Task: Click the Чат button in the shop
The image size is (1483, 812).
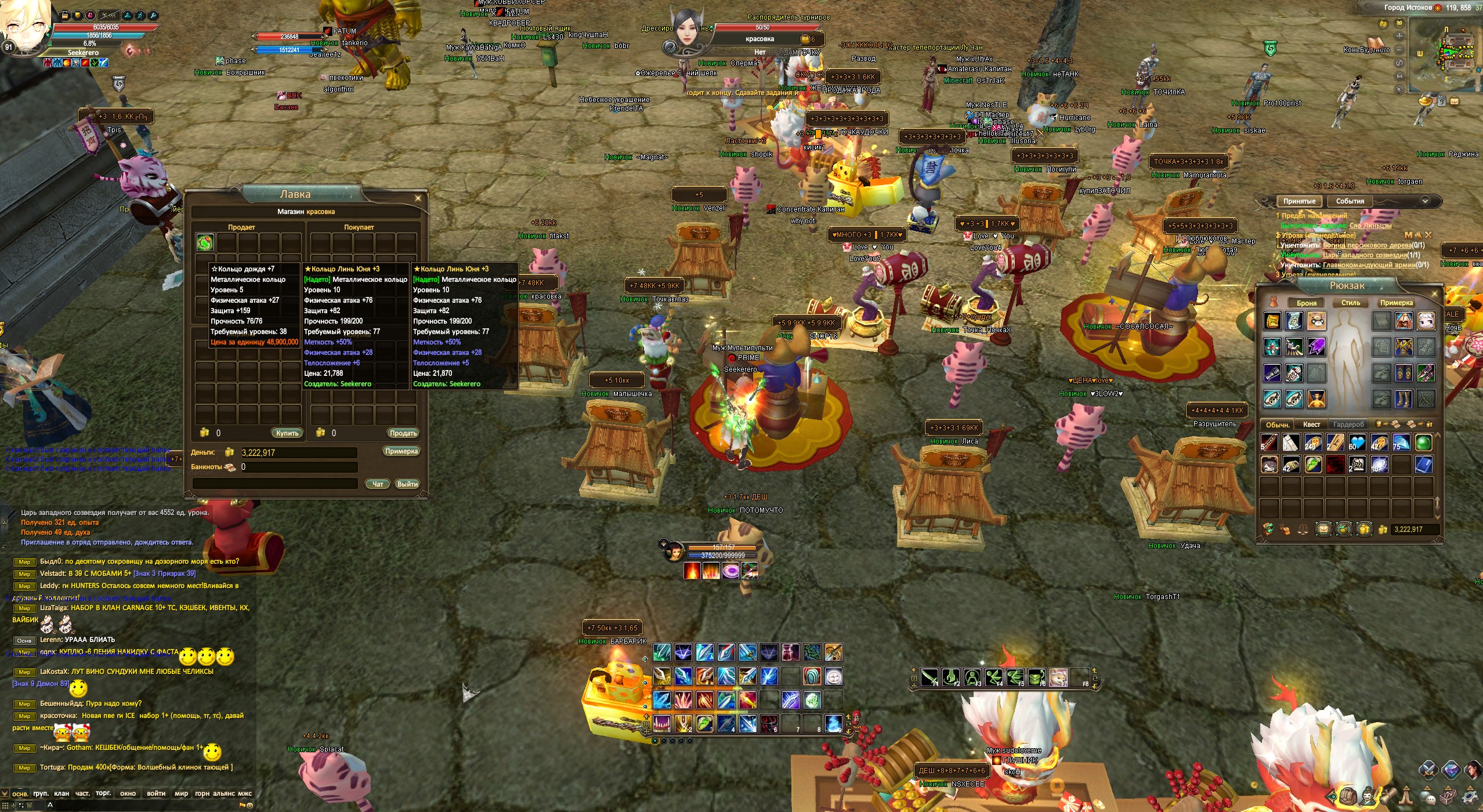Action: pos(377,484)
